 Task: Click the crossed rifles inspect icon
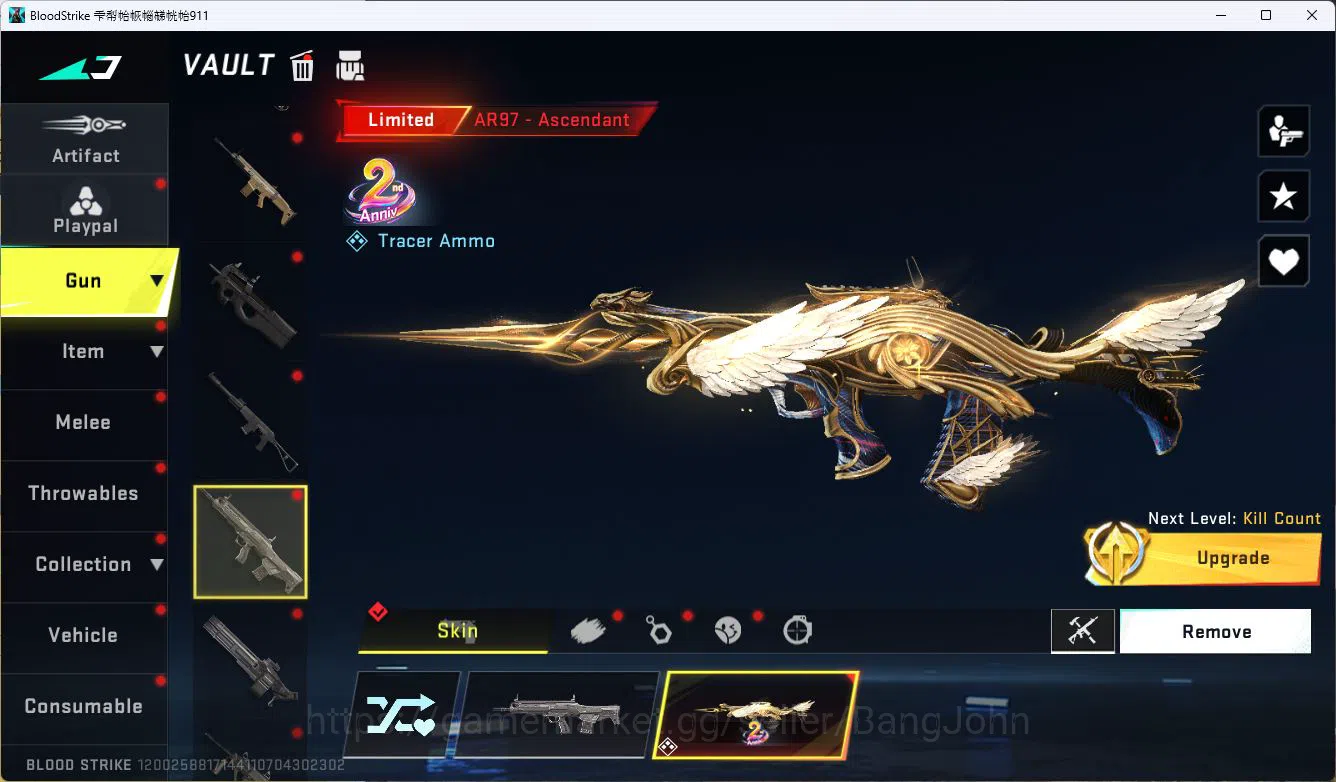(1083, 631)
